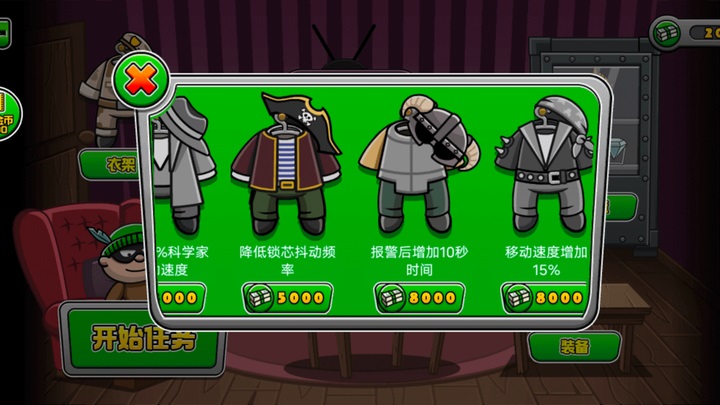Open the 衣架 wardrobe button
720x405 pixels.
[x=110, y=165]
